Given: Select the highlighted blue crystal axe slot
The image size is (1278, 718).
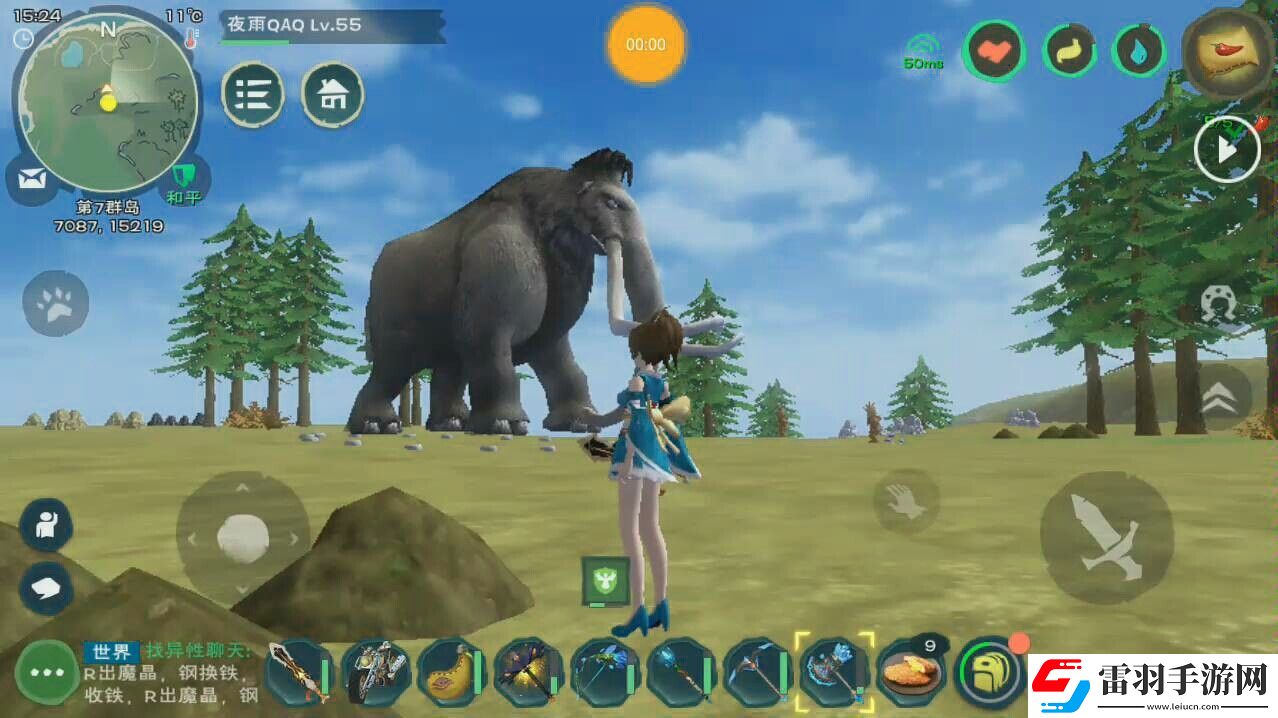Looking at the screenshot, I should [x=833, y=671].
